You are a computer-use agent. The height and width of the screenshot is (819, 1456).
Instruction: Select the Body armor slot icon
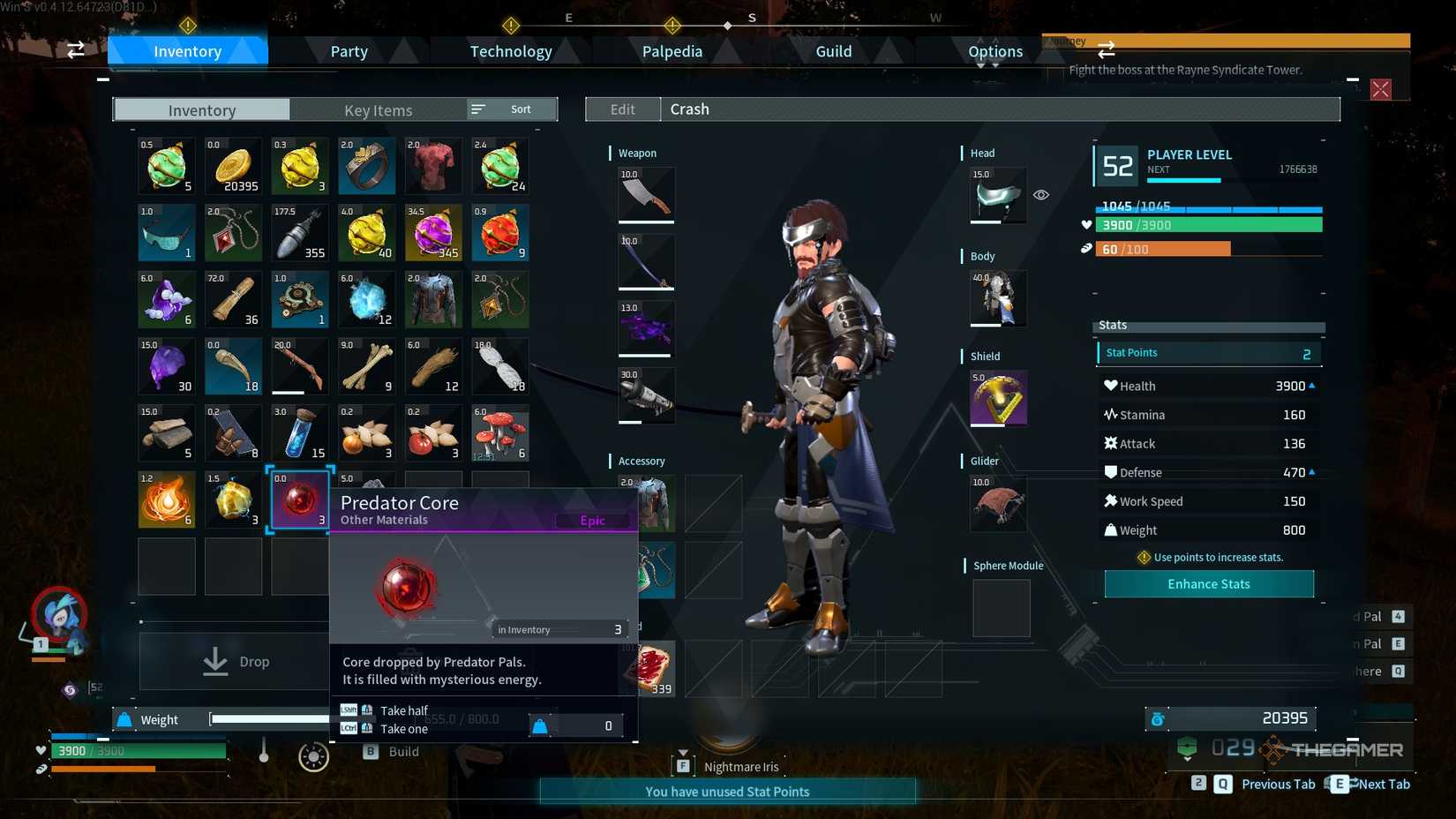(997, 298)
